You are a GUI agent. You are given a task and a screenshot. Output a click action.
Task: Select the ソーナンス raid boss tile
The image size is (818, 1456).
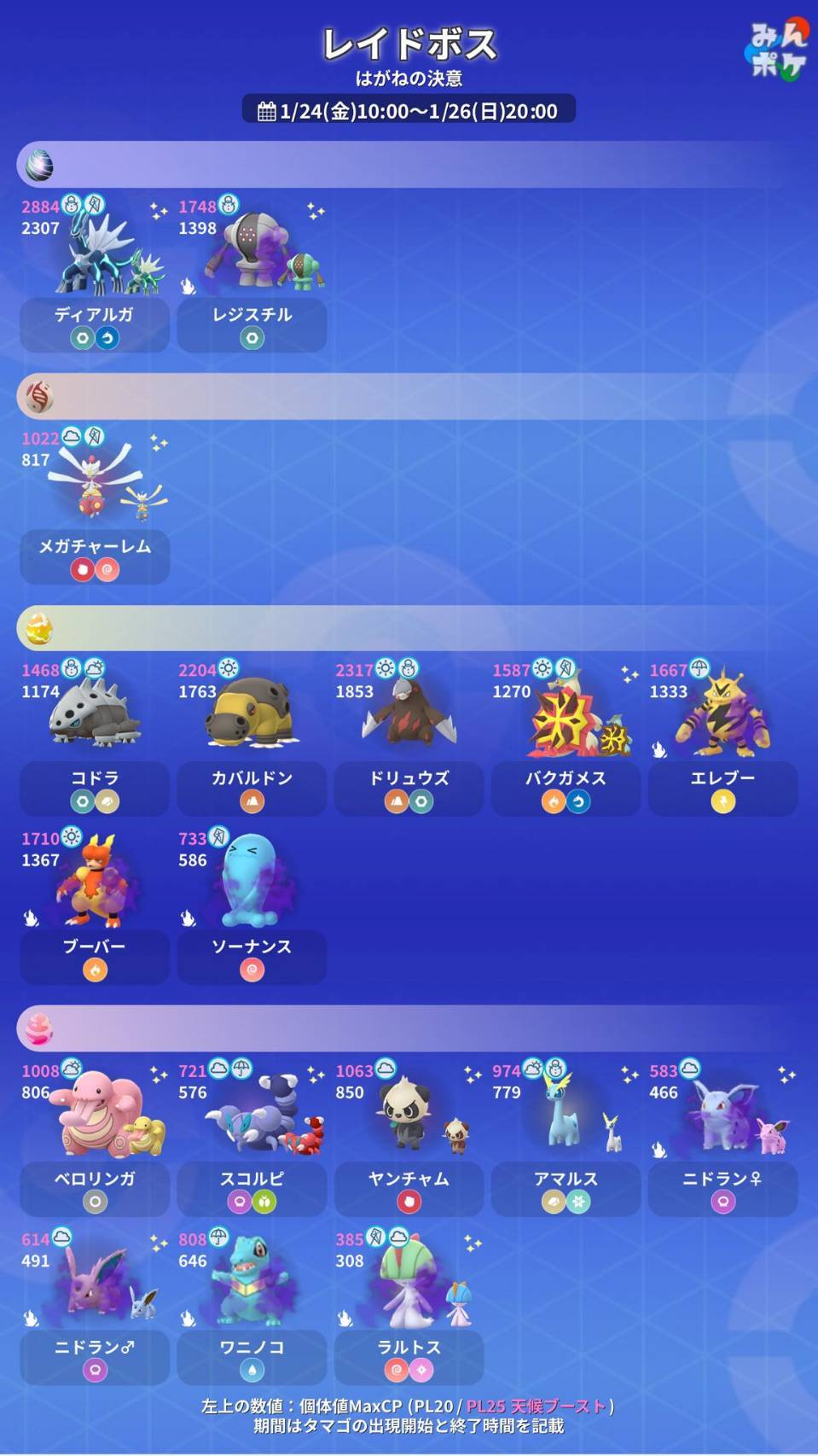pos(252,906)
